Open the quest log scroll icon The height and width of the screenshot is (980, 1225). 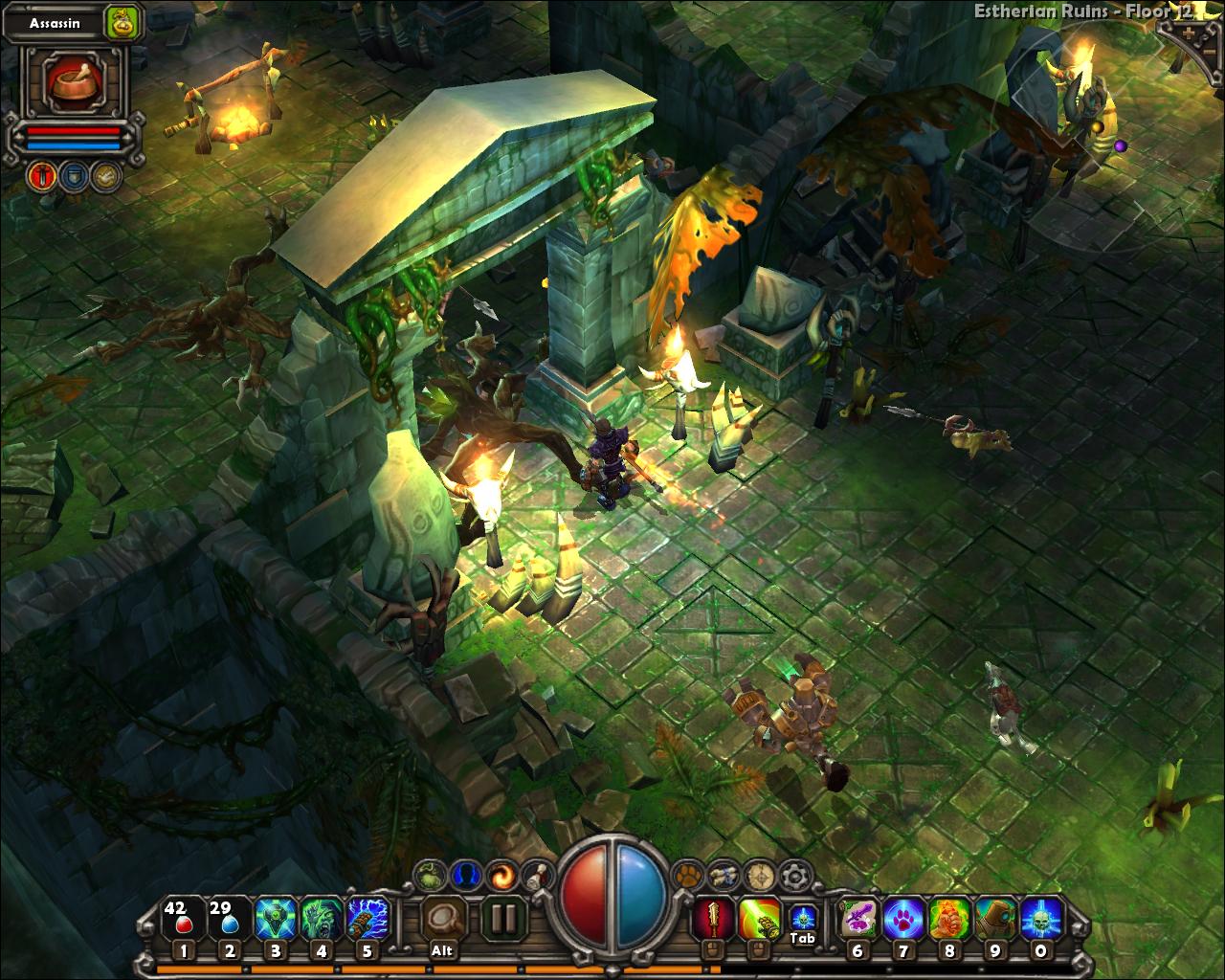[x=536, y=876]
